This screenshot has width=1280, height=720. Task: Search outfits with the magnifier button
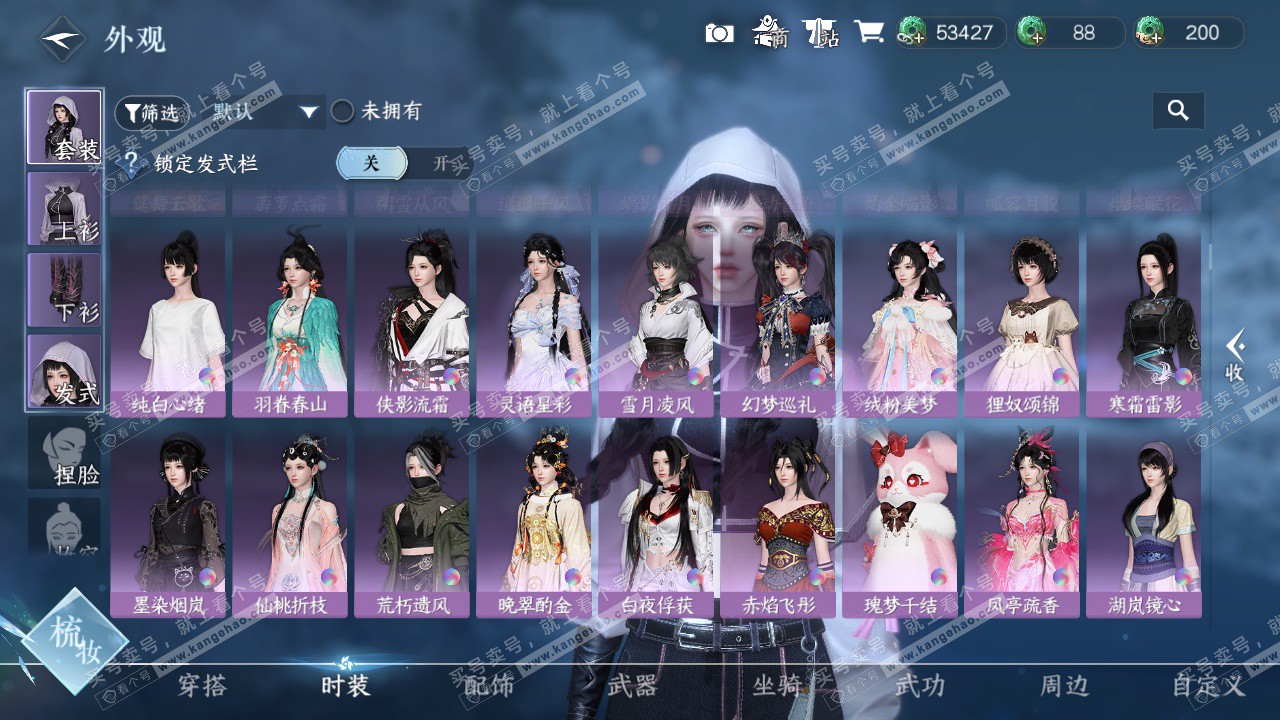pyautogui.click(x=1178, y=111)
